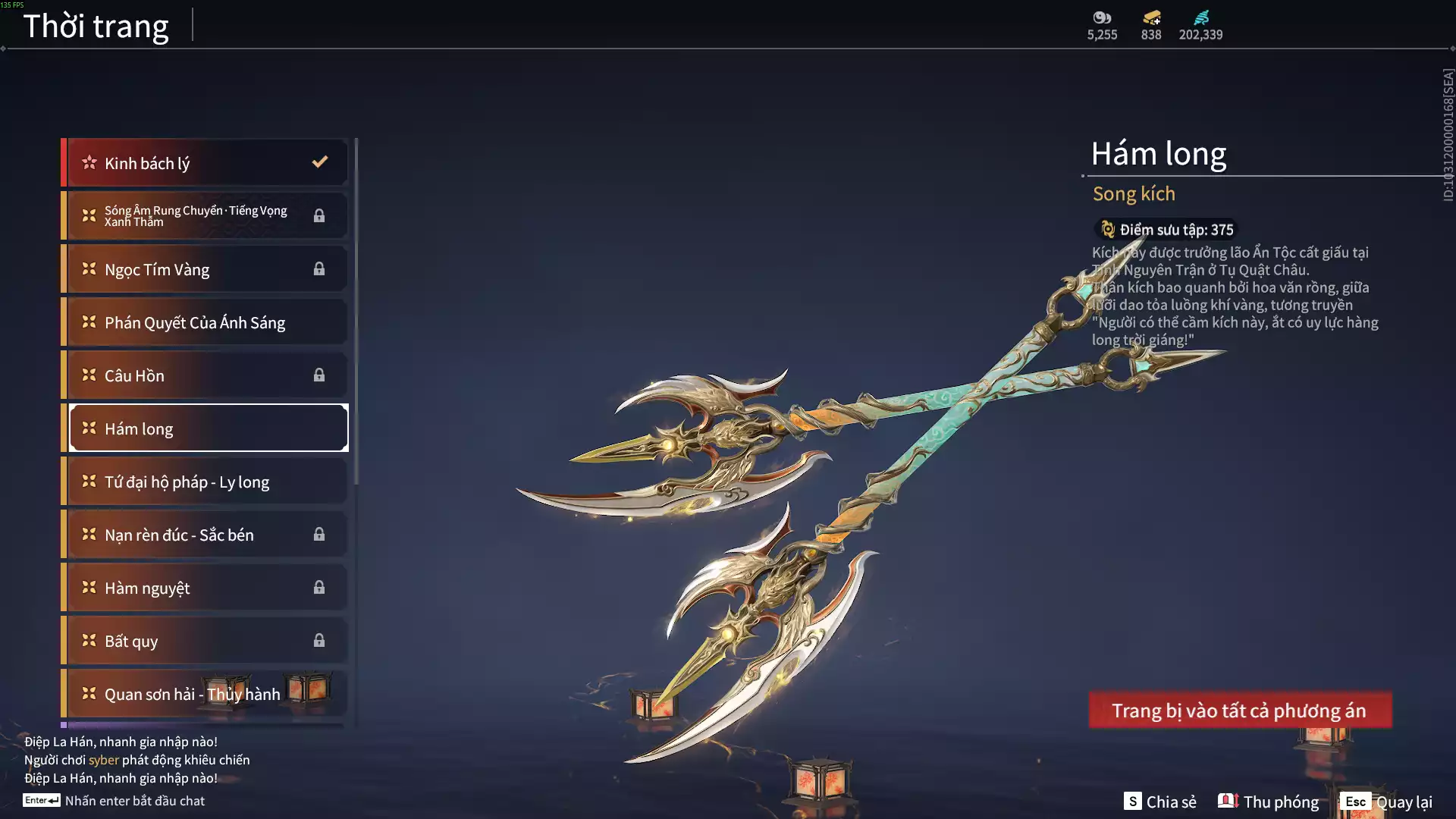
Task: Share the skin with Chia sẻ
Action: click(1160, 802)
